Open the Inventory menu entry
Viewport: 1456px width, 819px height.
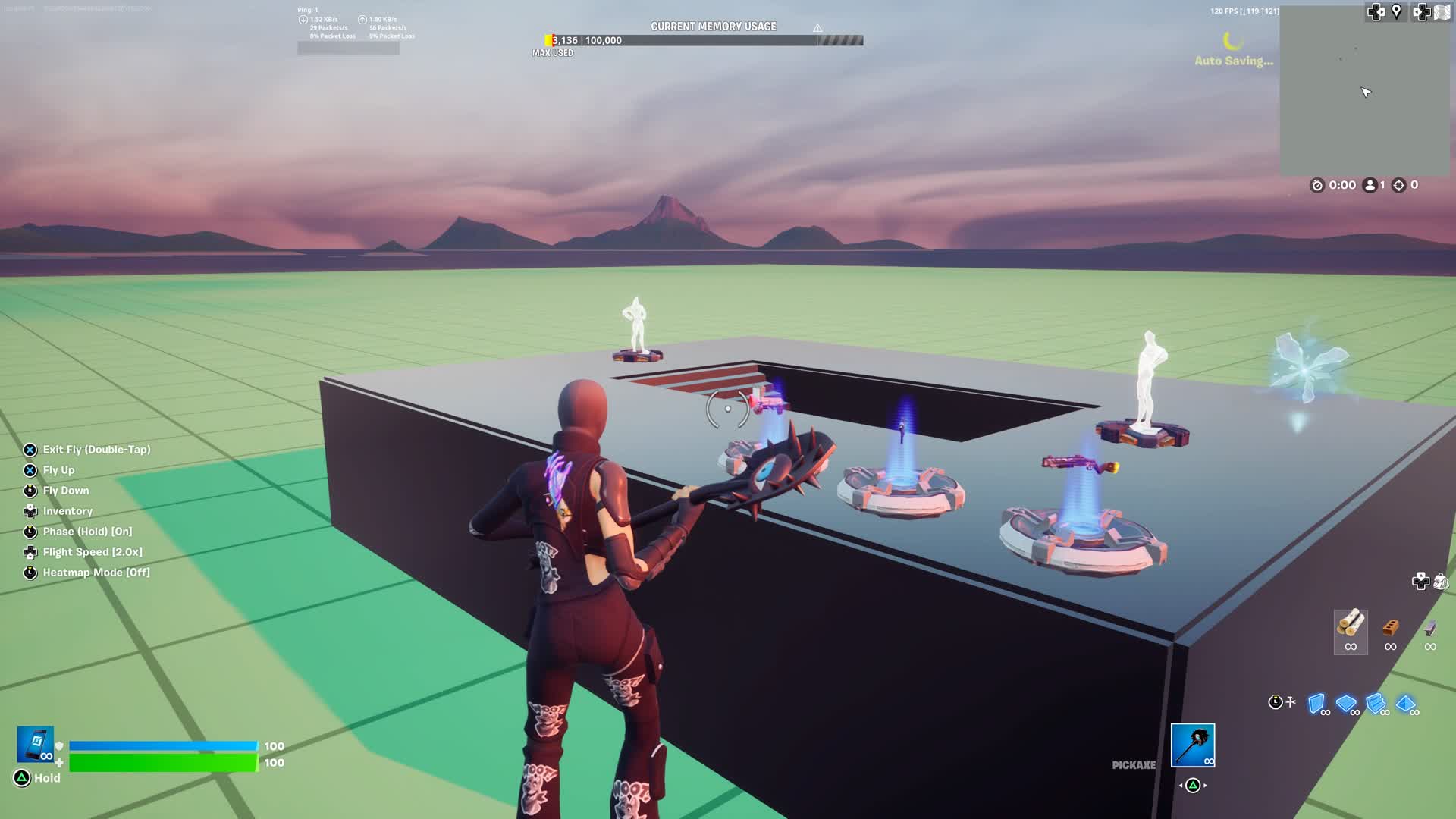coord(67,510)
